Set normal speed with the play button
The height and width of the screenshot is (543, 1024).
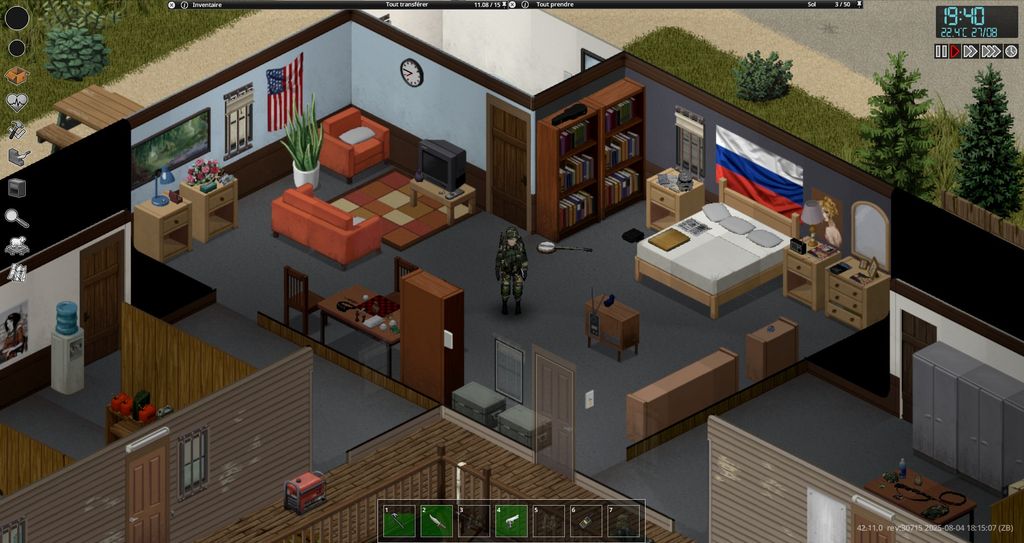click(955, 51)
